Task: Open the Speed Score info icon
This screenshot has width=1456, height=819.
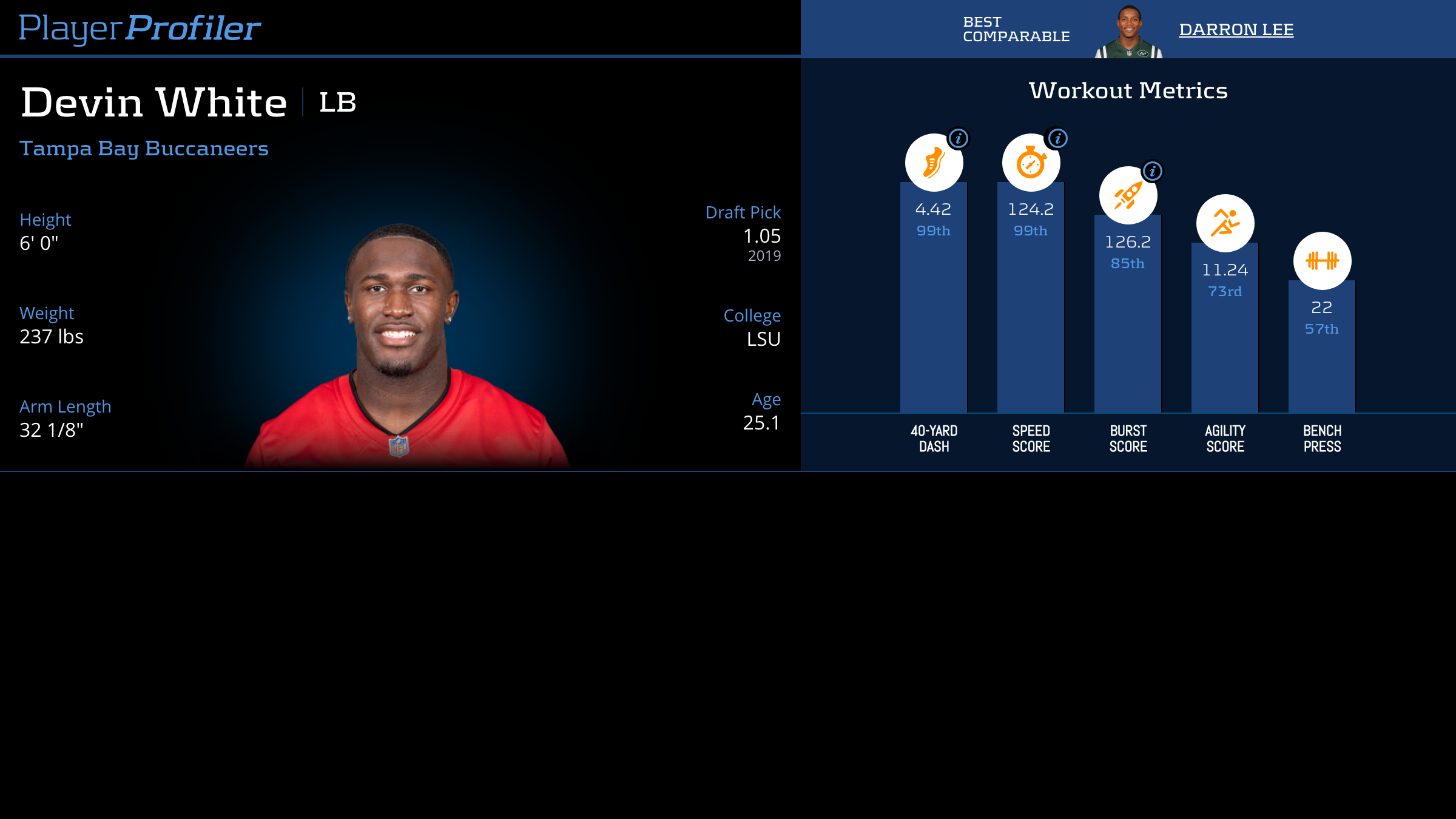Action: pos(1057,139)
